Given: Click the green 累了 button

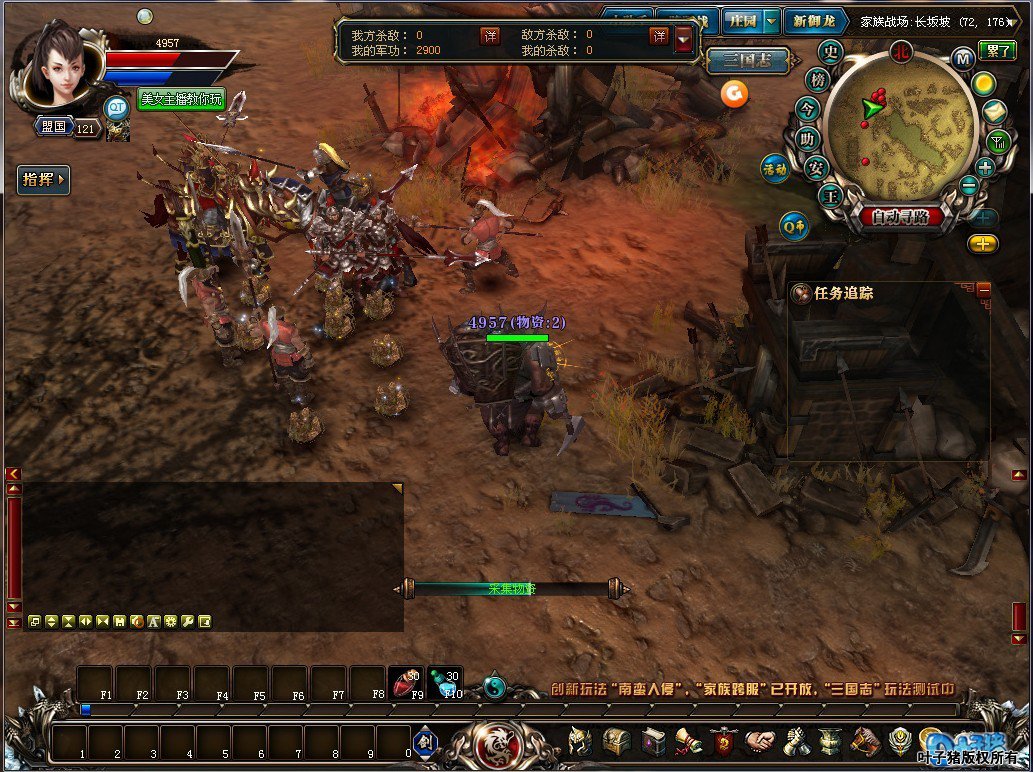Looking at the screenshot, I should [996, 50].
